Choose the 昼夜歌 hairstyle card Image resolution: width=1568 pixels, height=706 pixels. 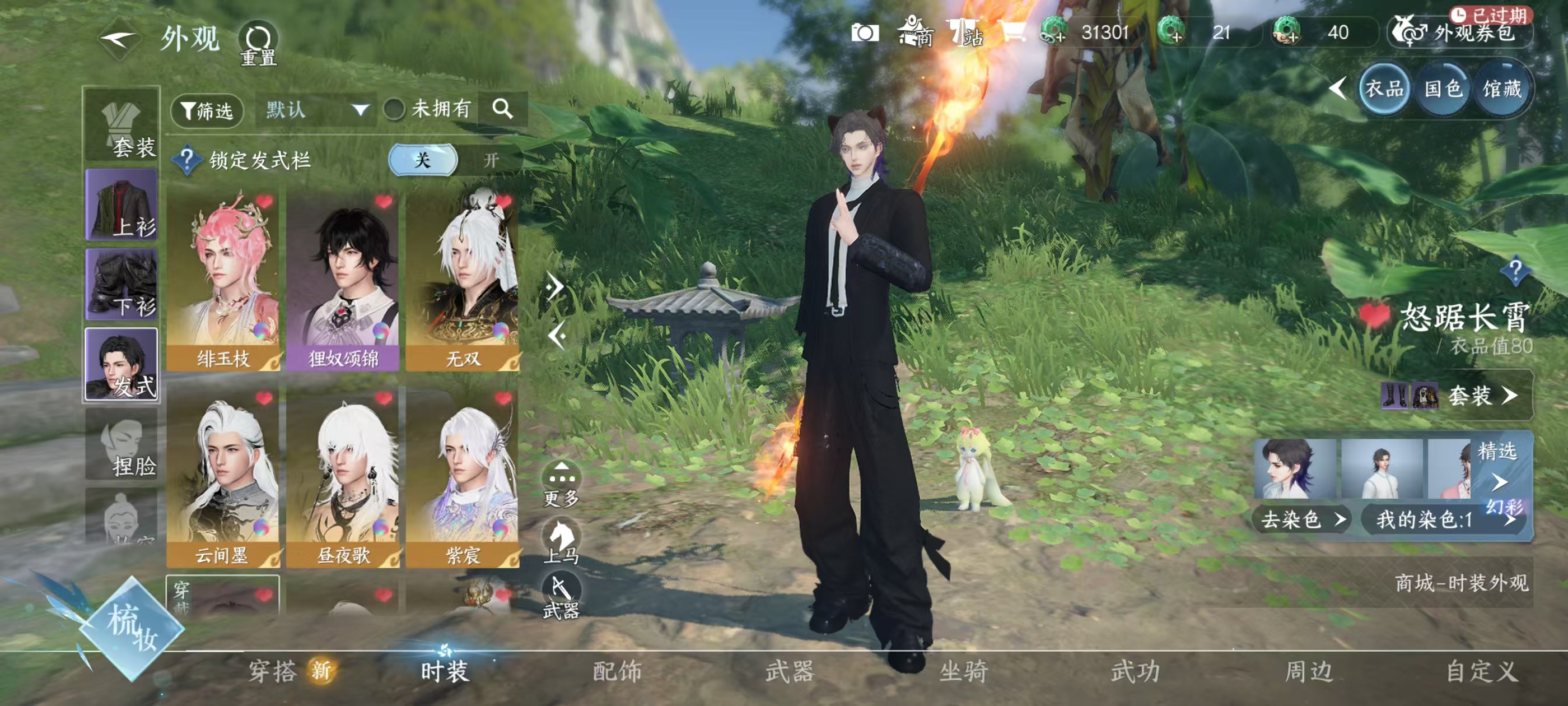click(x=343, y=477)
